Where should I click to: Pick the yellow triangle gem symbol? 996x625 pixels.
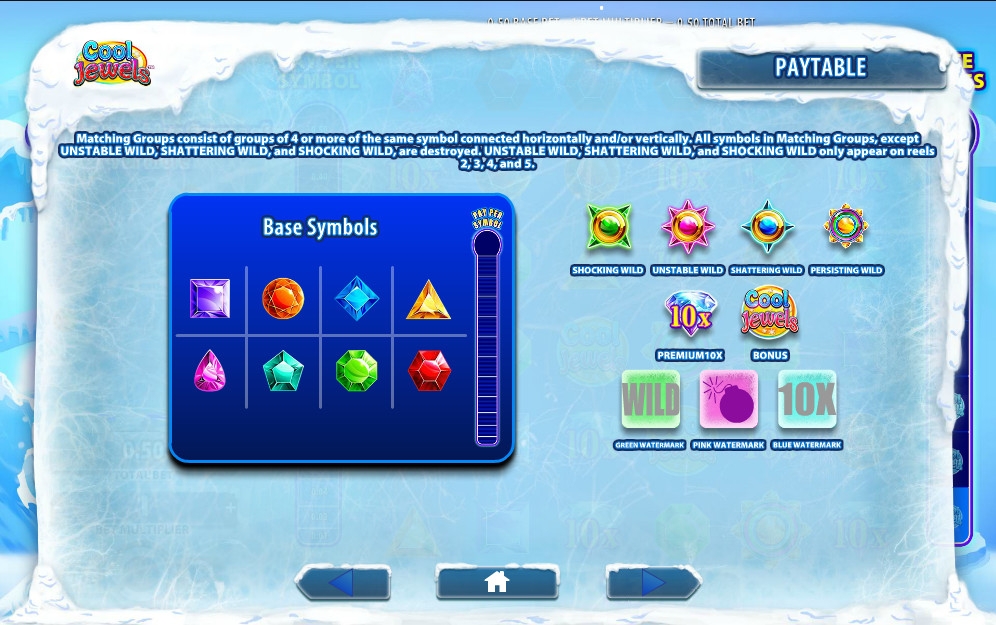tap(428, 299)
